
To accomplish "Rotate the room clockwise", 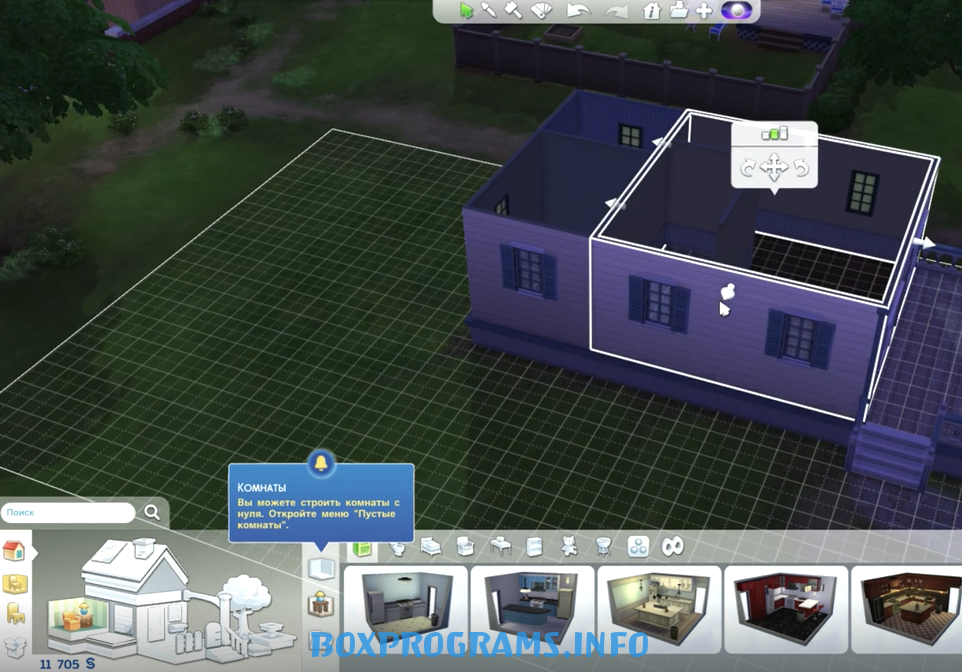I will 801,168.
